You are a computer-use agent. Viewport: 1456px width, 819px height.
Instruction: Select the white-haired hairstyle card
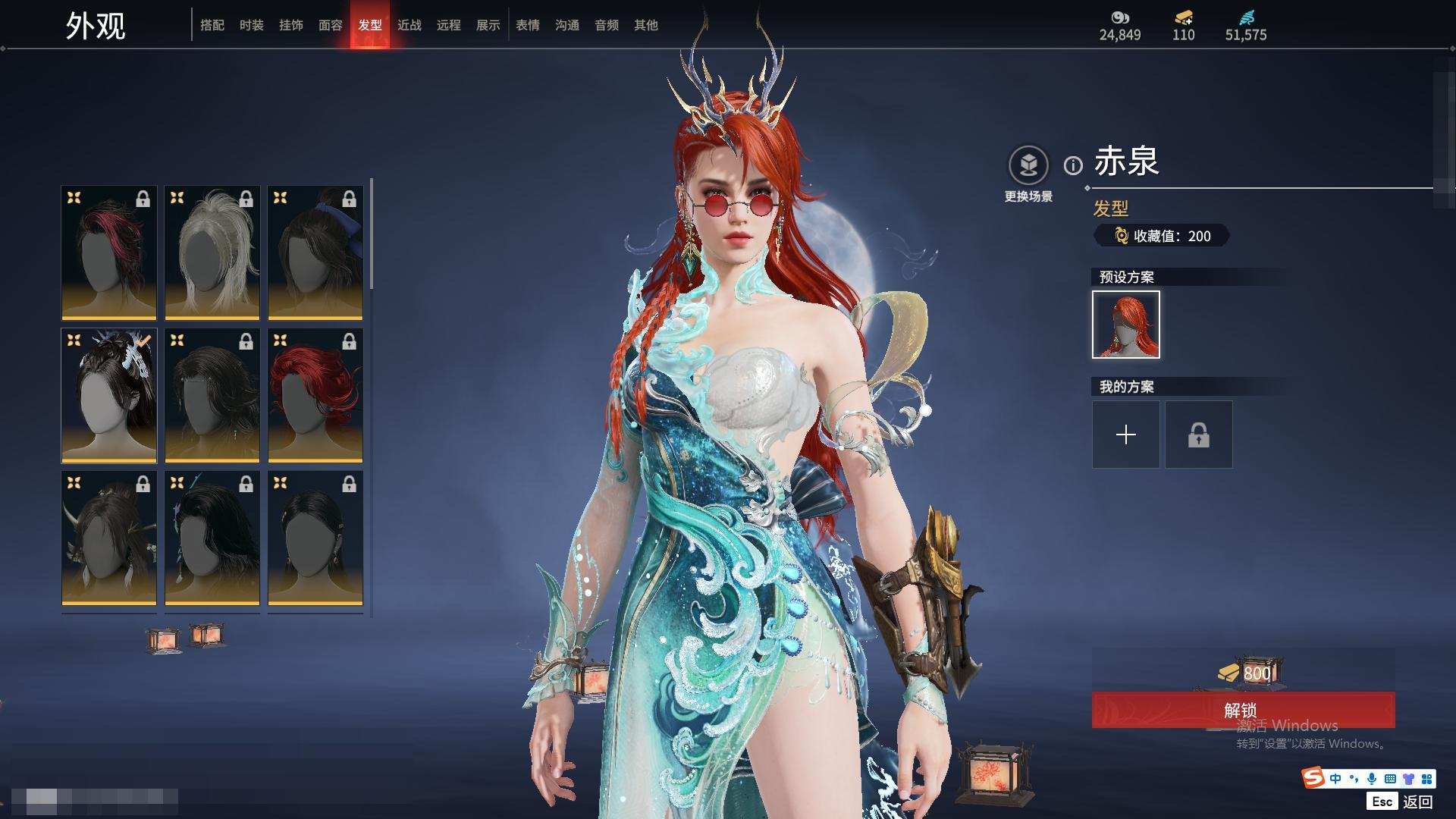pos(212,253)
